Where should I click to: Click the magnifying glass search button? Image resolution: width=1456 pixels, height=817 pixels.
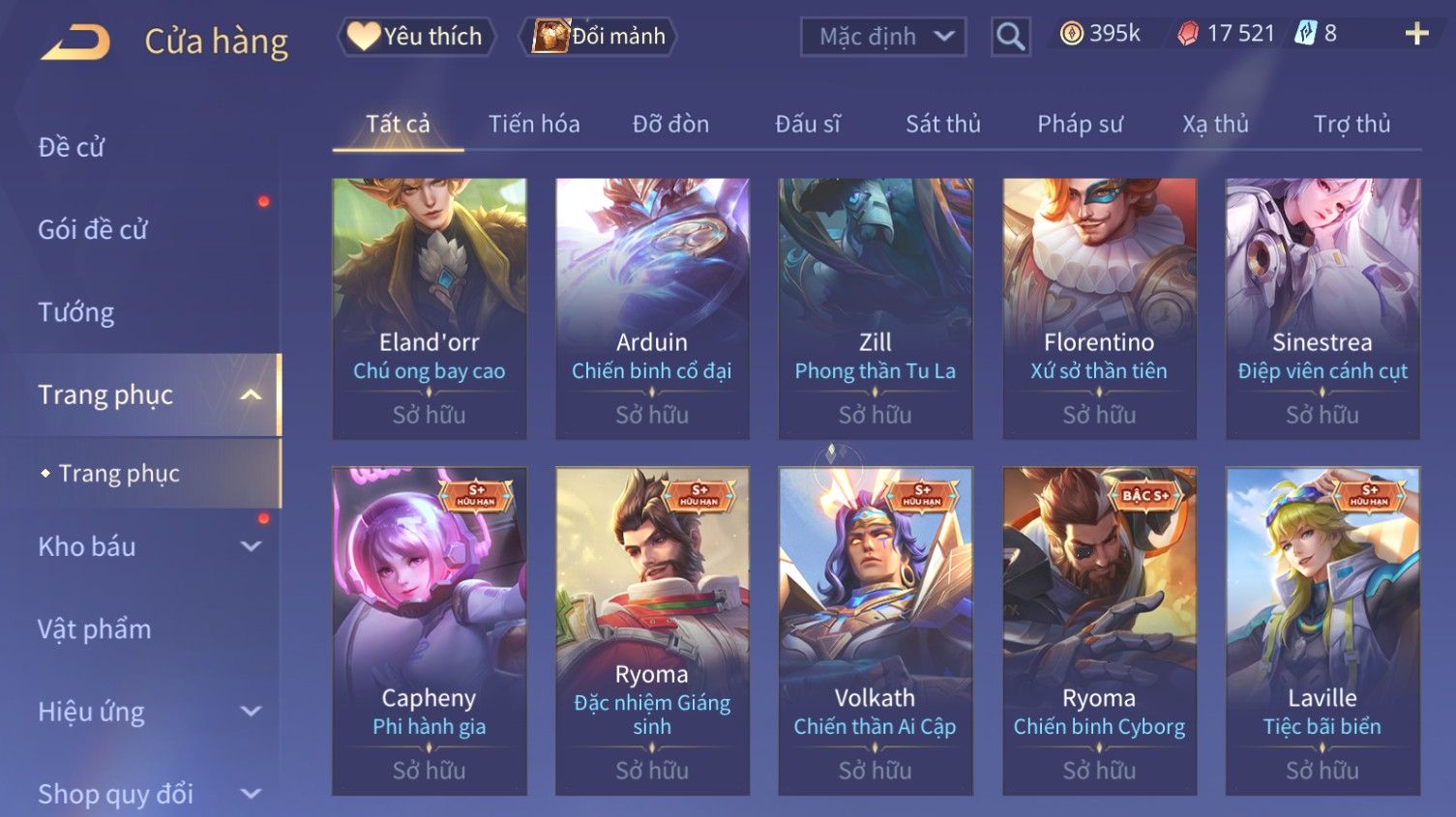click(x=1010, y=37)
